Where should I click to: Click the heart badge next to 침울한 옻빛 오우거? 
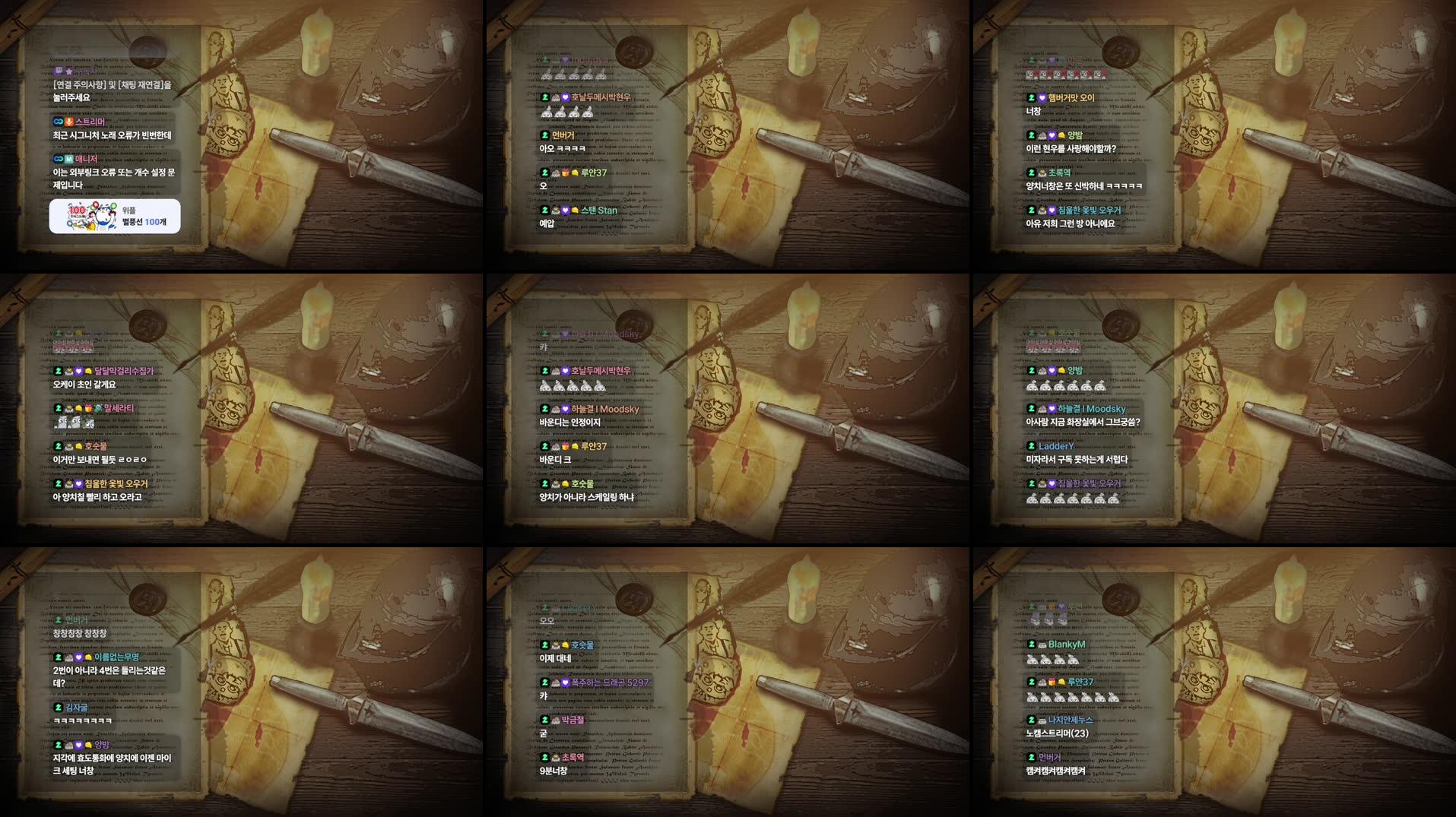coord(1052,210)
